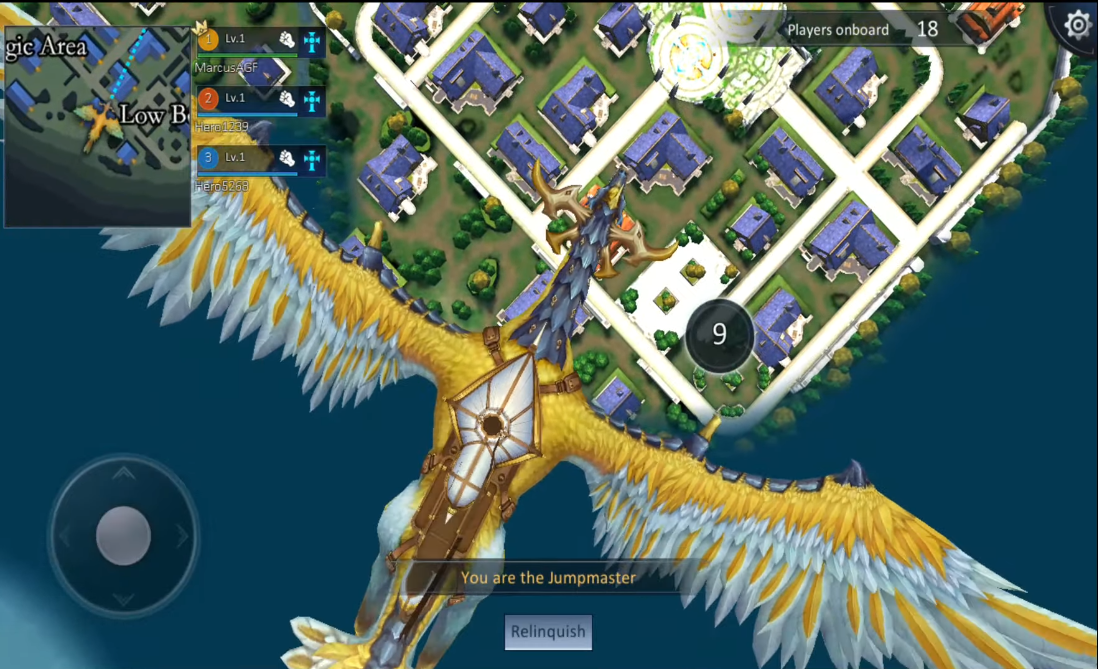The image size is (1098, 669).
Task: Click the Relinquish jumpmaster button
Action: point(547,632)
